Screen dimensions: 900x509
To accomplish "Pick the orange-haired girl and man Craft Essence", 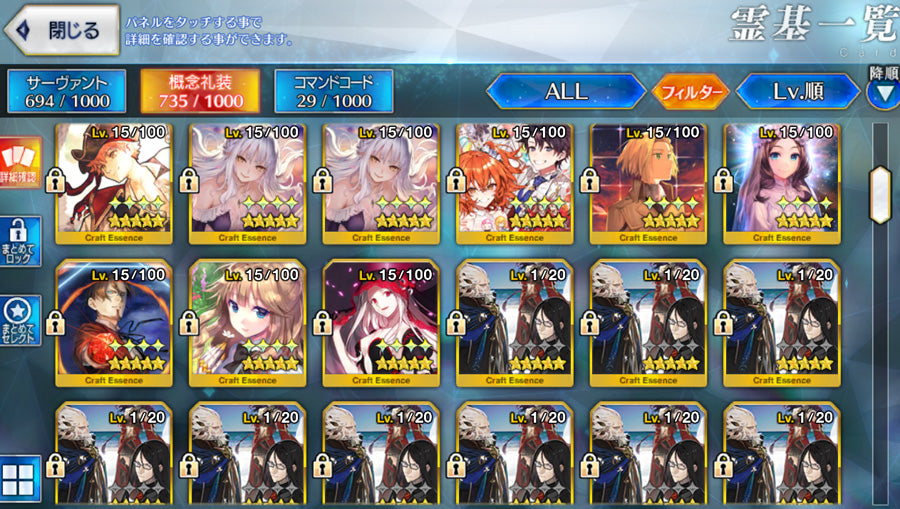I will tap(514, 183).
